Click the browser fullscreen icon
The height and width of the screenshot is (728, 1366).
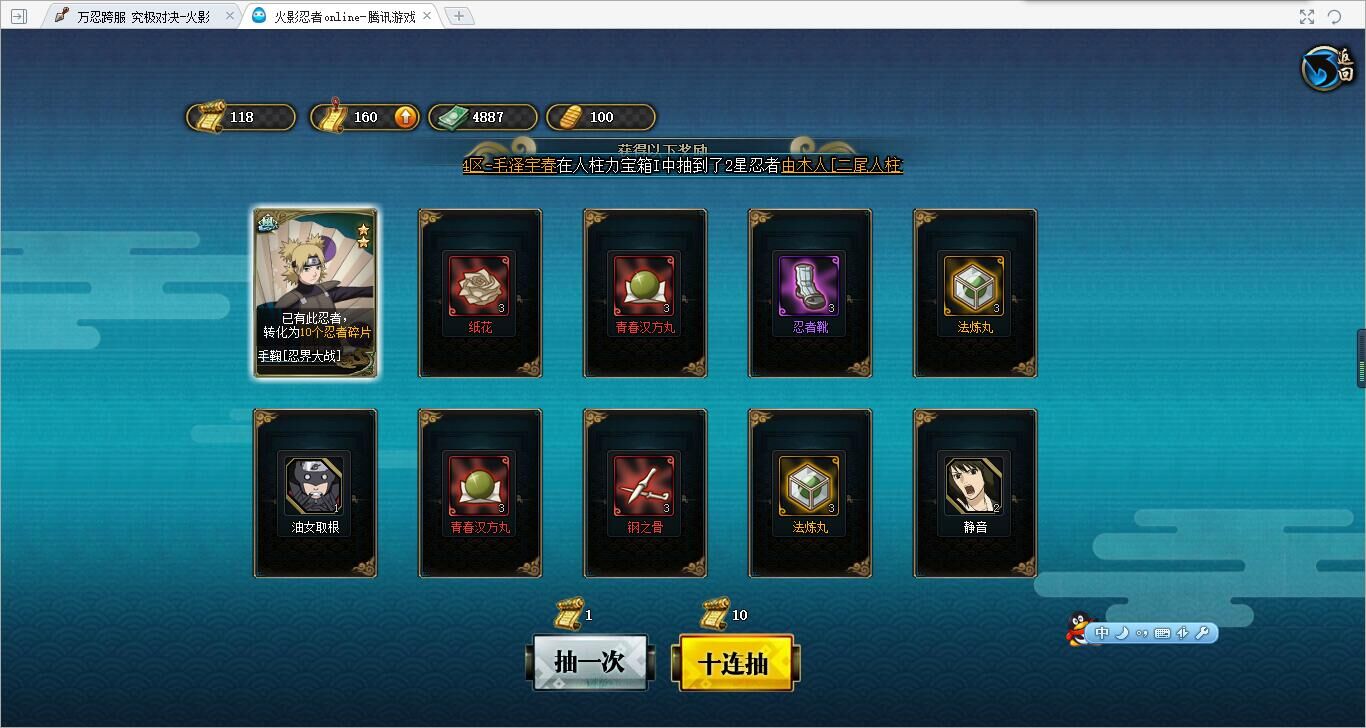point(1307,16)
